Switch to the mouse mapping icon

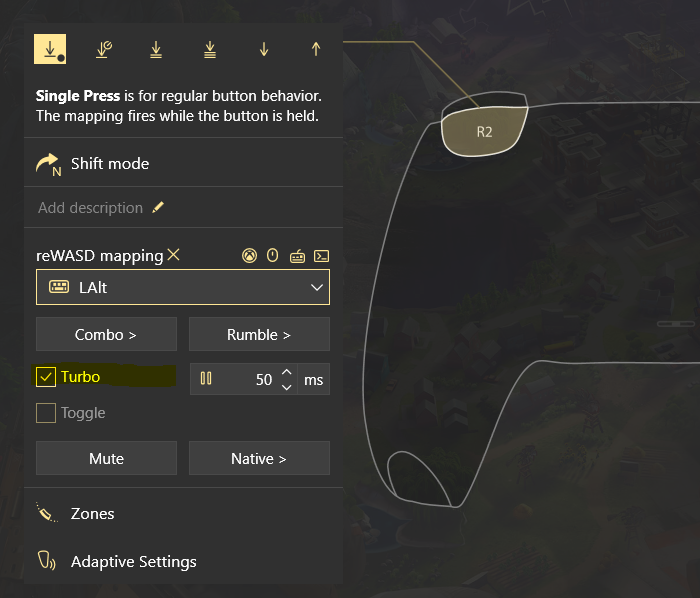click(x=272, y=256)
